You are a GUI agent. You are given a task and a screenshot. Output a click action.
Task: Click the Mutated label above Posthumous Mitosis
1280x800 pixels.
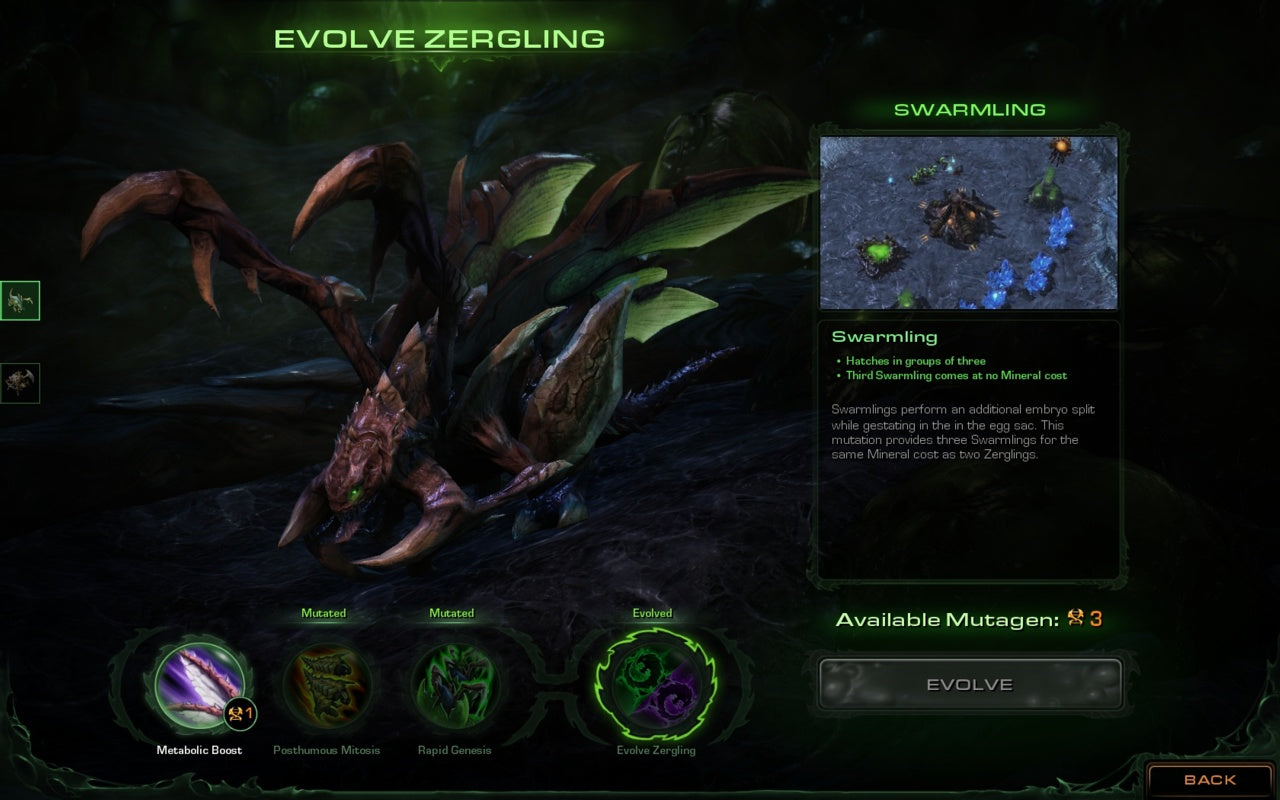point(324,613)
